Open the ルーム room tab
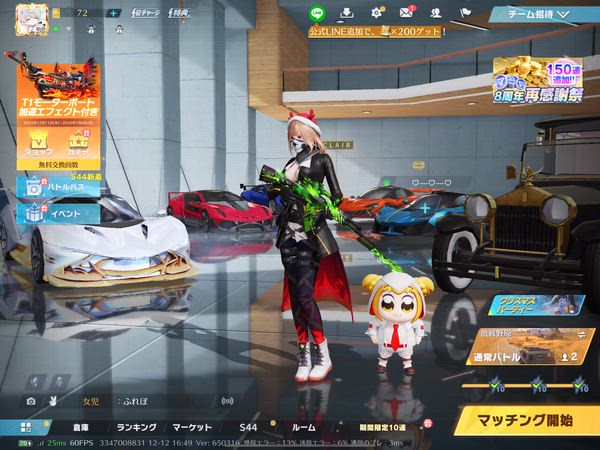This screenshot has height=450, width=600. coord(303,427)
